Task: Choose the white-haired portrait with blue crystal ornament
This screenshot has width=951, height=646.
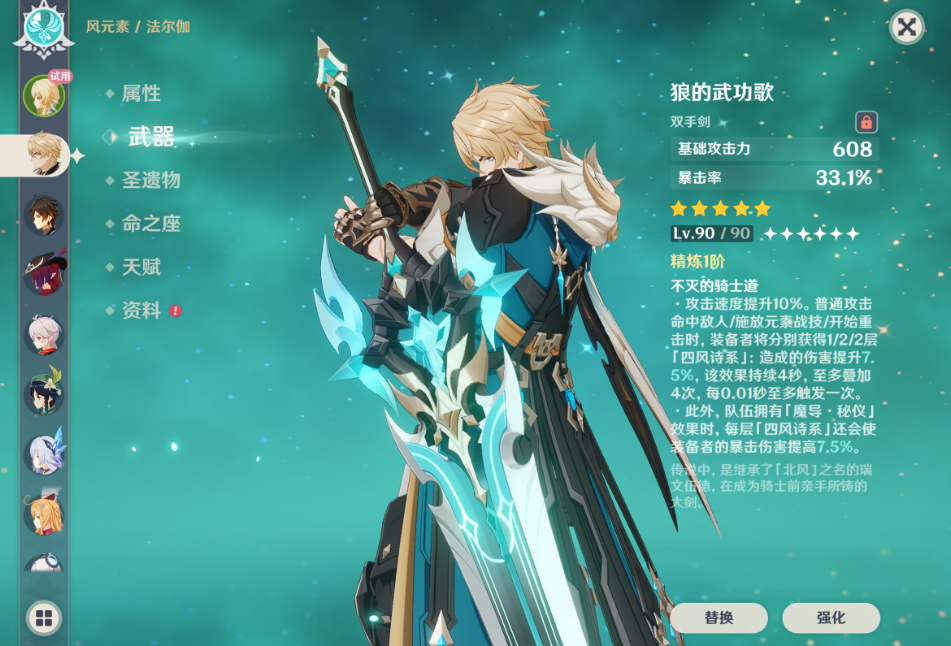Action: (x=43, y=454)
